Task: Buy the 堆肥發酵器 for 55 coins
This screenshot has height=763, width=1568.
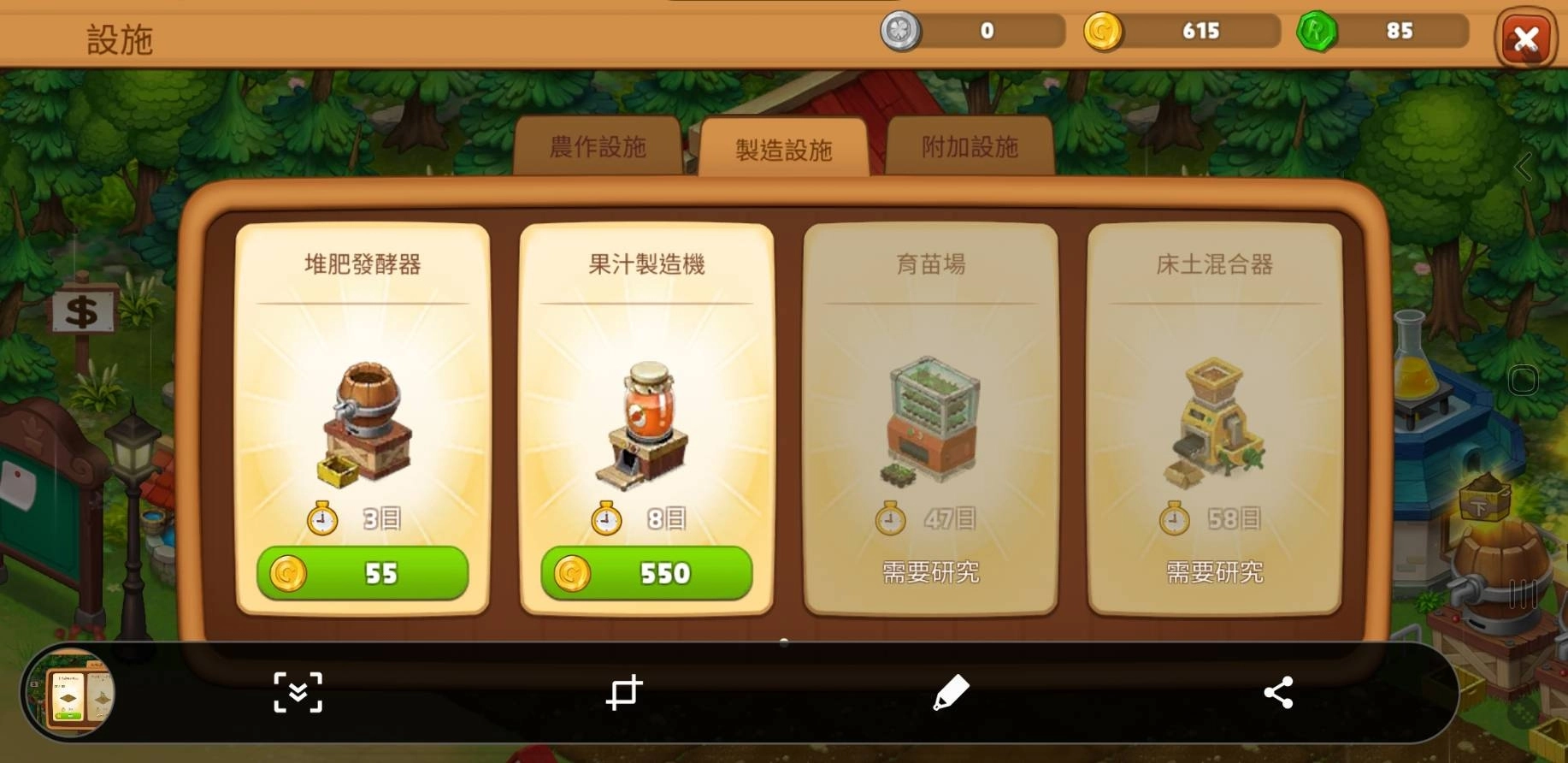Action: point(363,574)
